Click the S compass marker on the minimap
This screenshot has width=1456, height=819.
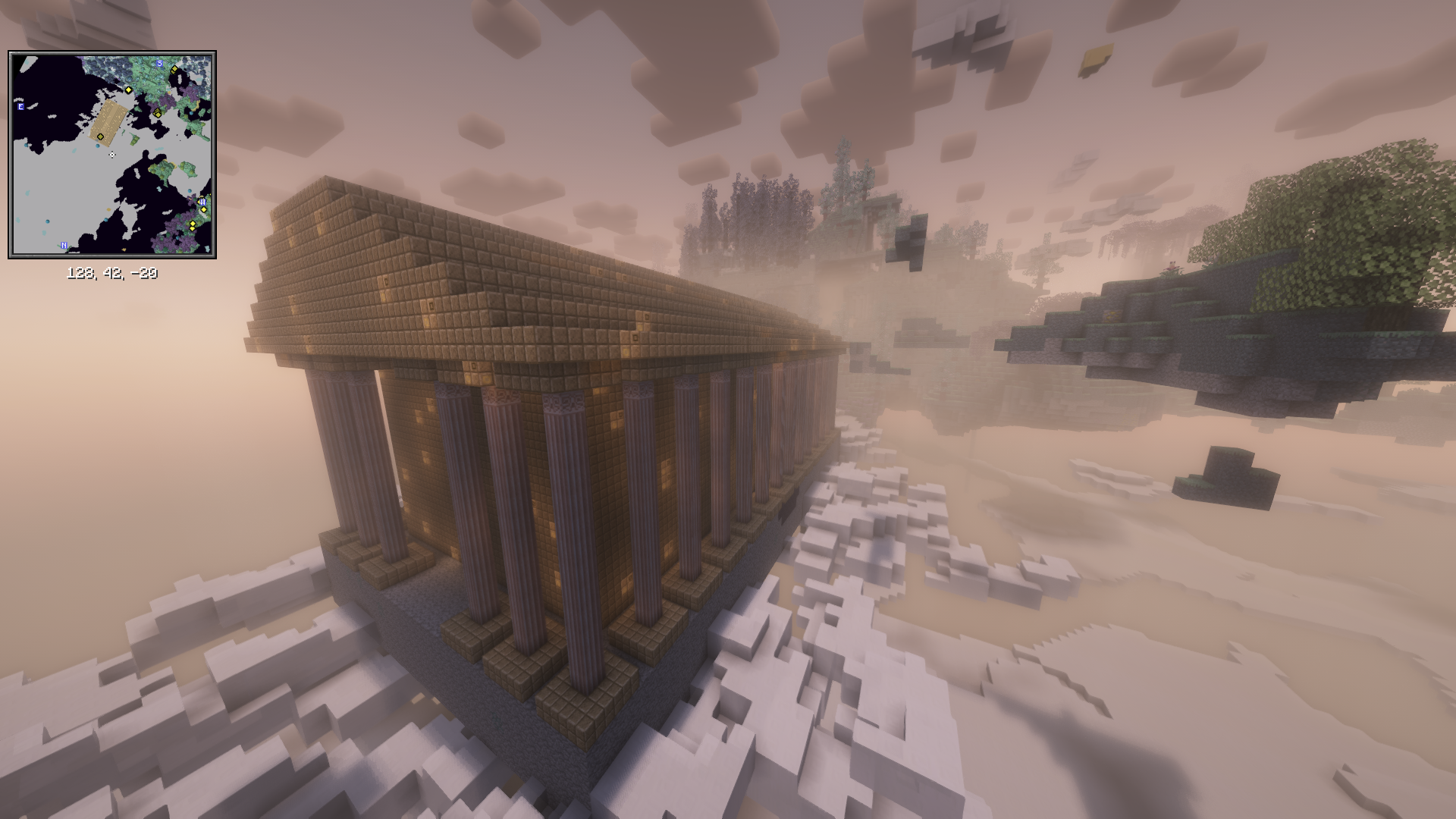click(x=159, y=64)
